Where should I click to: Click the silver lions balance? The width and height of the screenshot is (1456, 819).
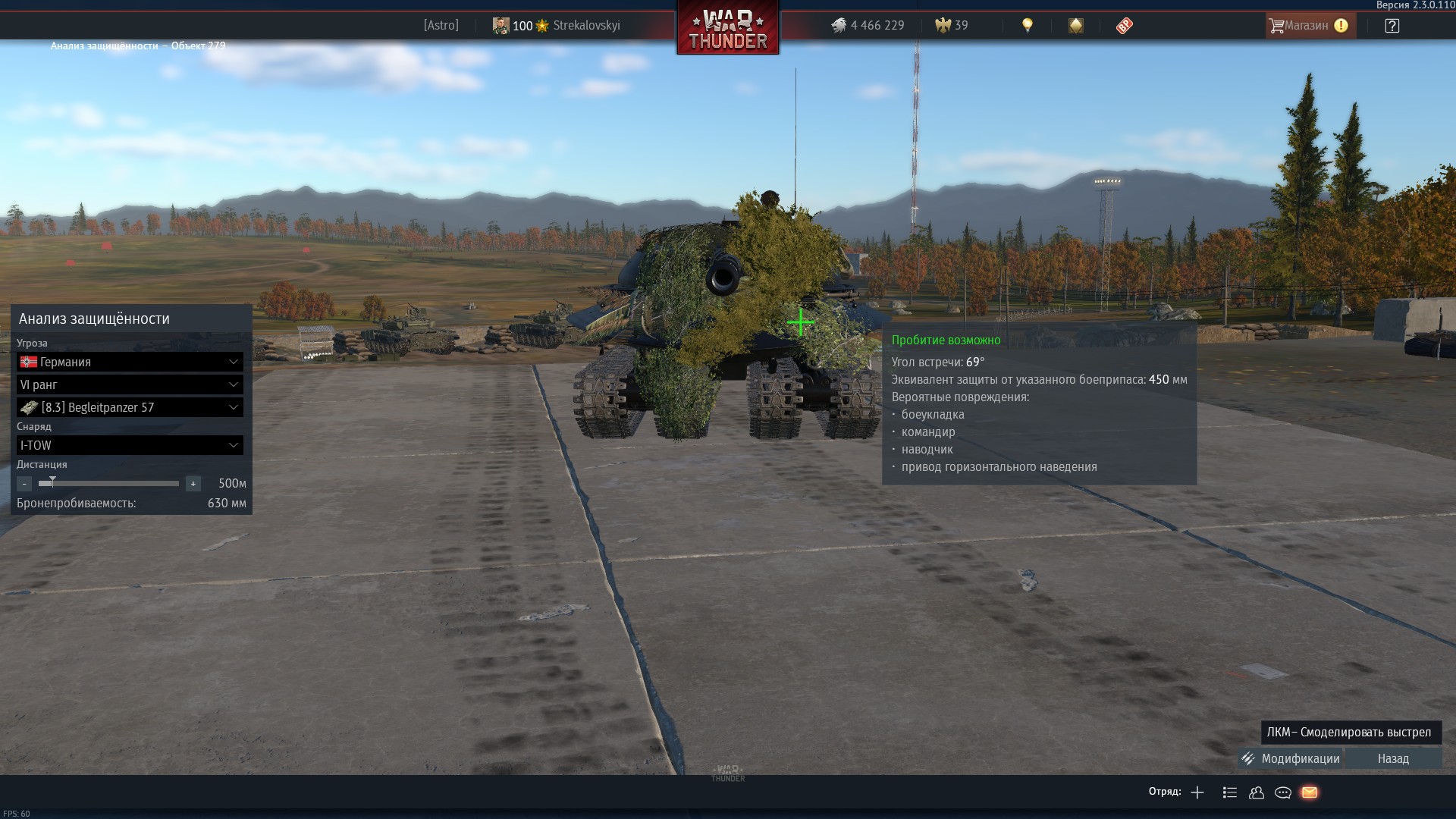click(x=868, y=25)
